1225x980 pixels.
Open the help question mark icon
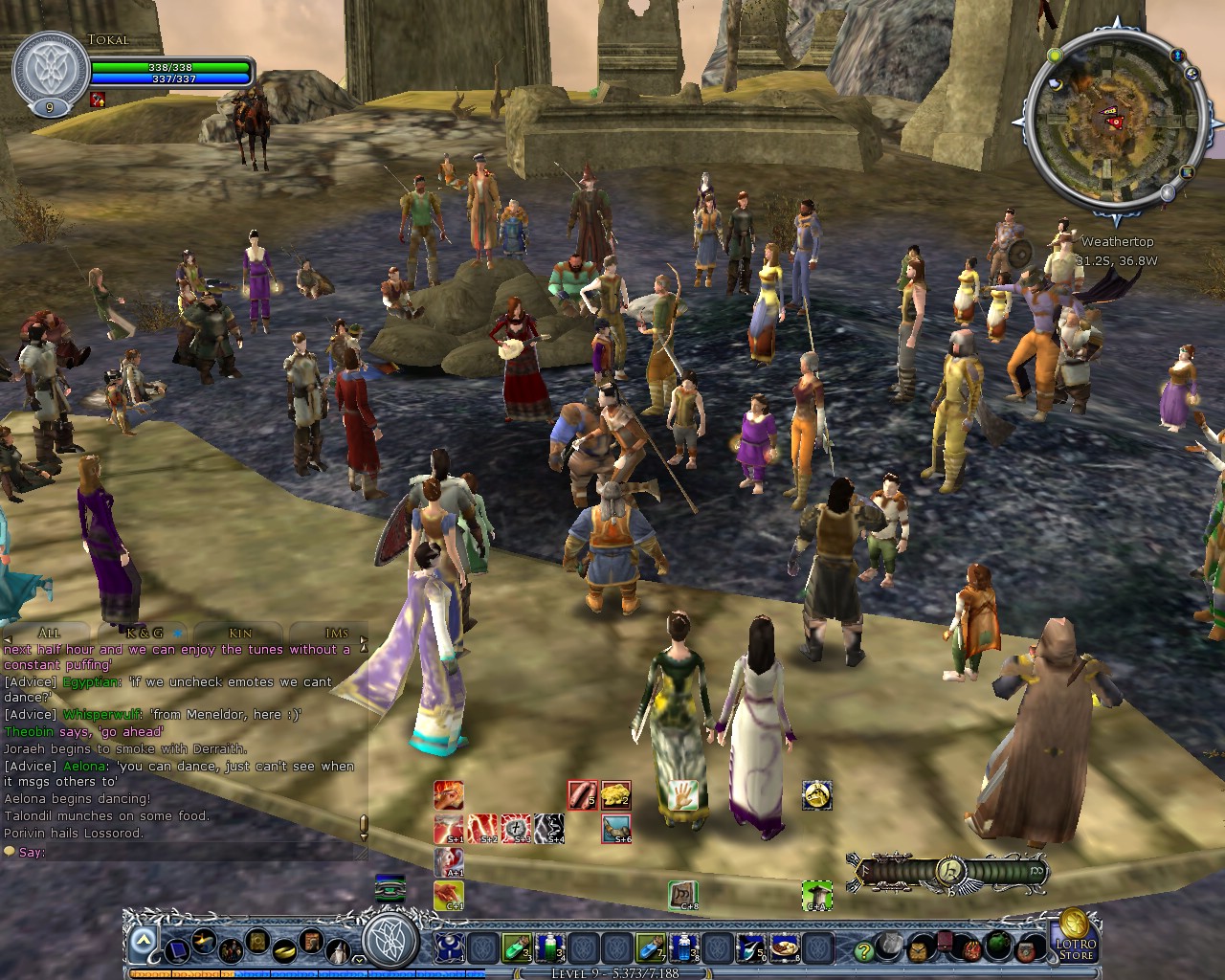[x=863, y=952]
